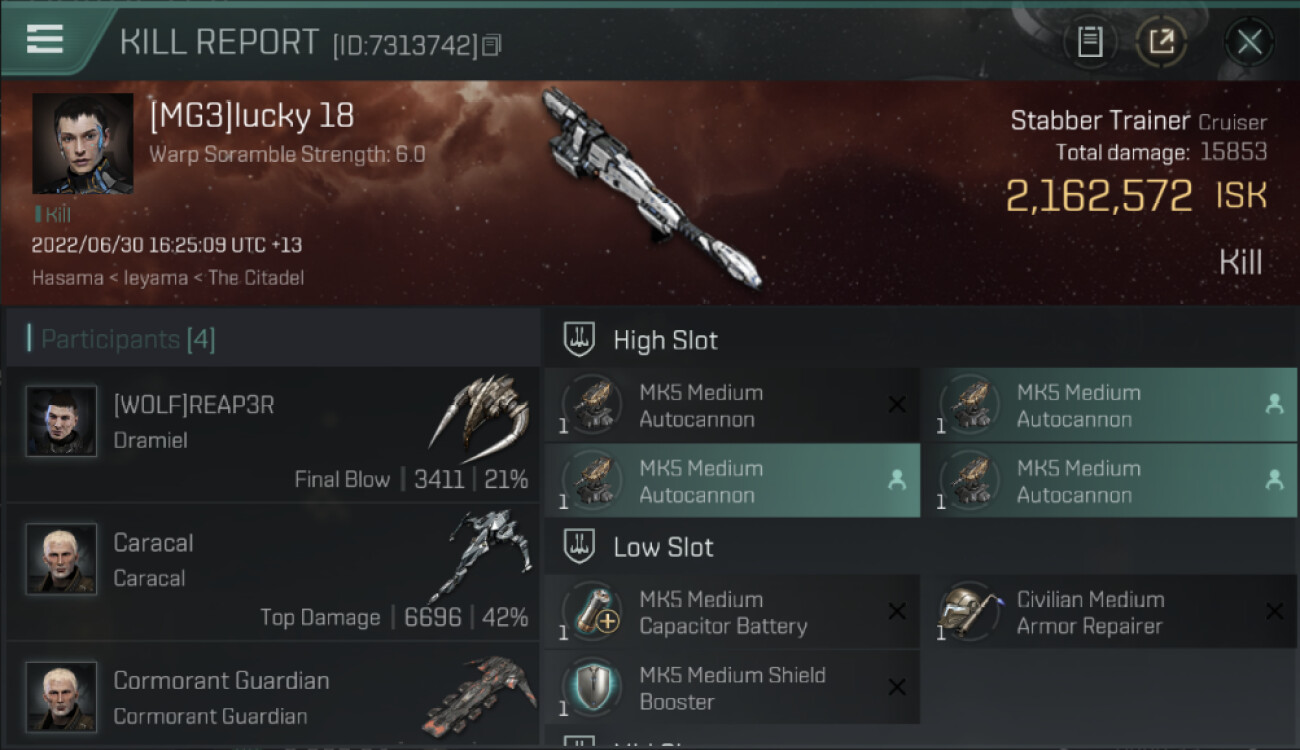Share the kill report externally

click(1161, 42)
